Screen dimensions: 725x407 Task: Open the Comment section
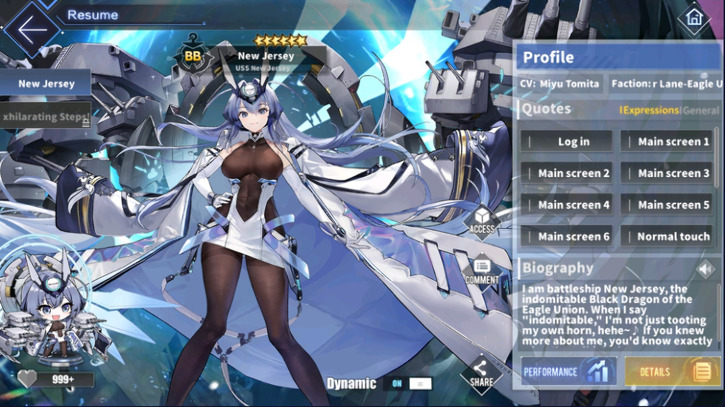(x=482, y=270)
